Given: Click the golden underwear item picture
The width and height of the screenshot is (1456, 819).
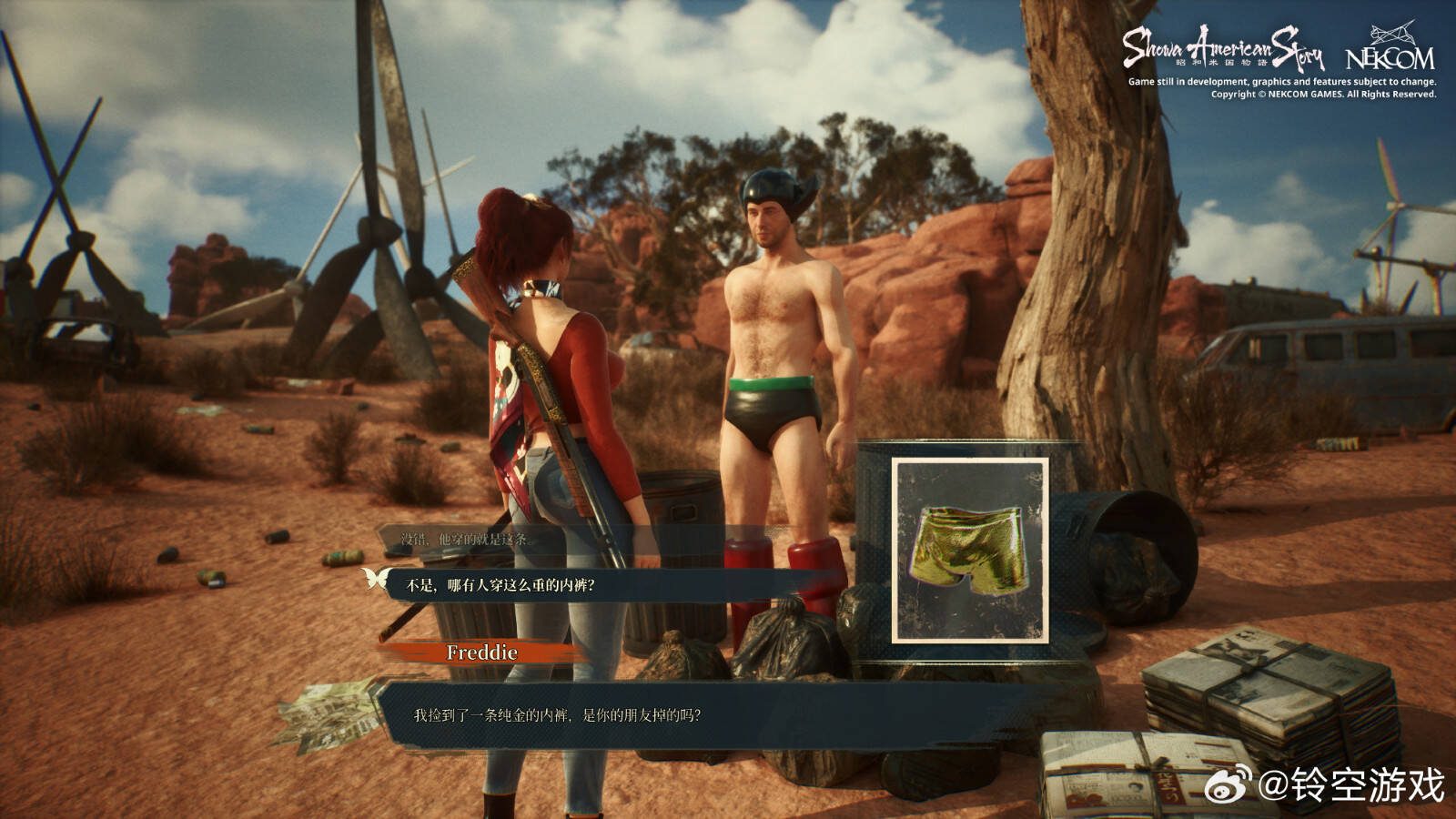Looking at the screenshot, I should [x=970, y=551].
